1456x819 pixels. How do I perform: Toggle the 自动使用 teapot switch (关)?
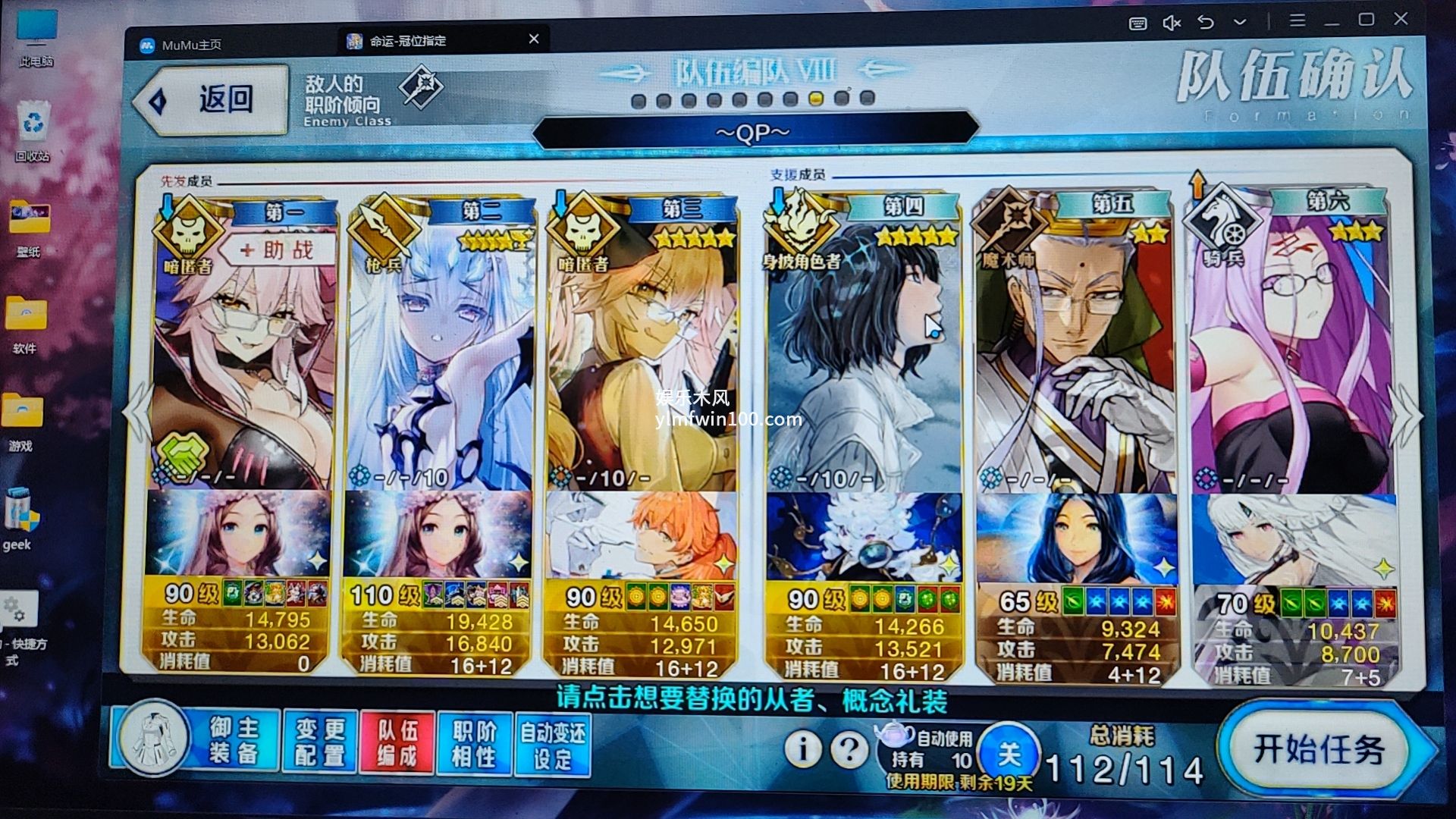(1009, 753)
